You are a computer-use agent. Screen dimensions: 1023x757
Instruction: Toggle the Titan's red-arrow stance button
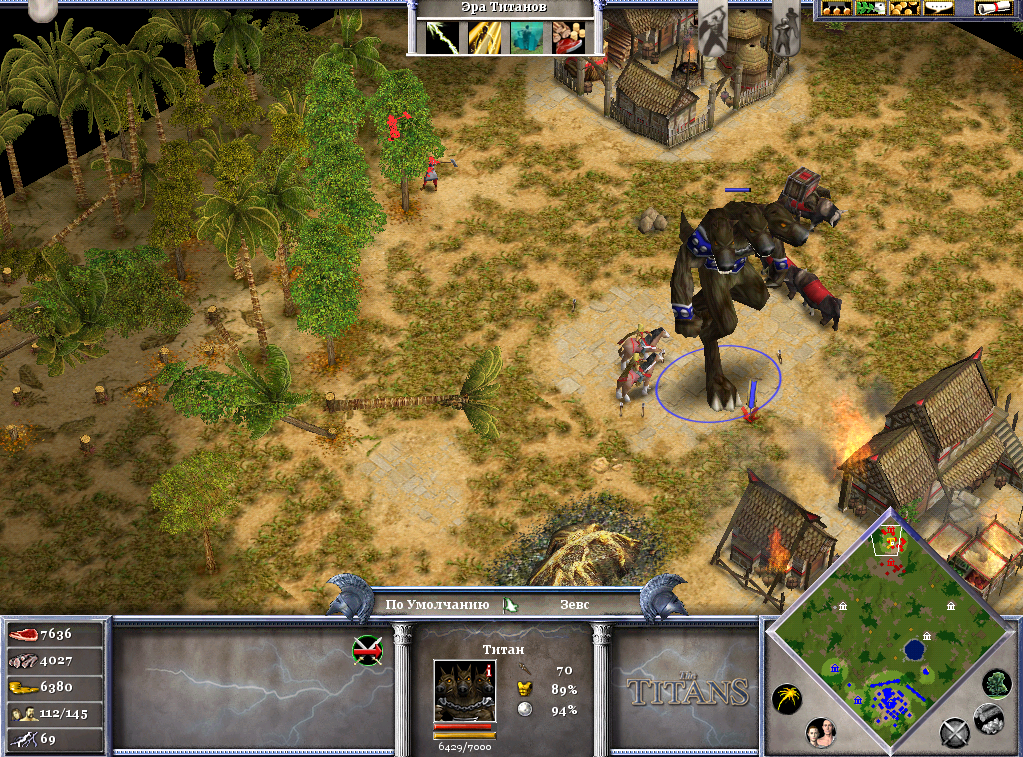click(x=368, y=651)
